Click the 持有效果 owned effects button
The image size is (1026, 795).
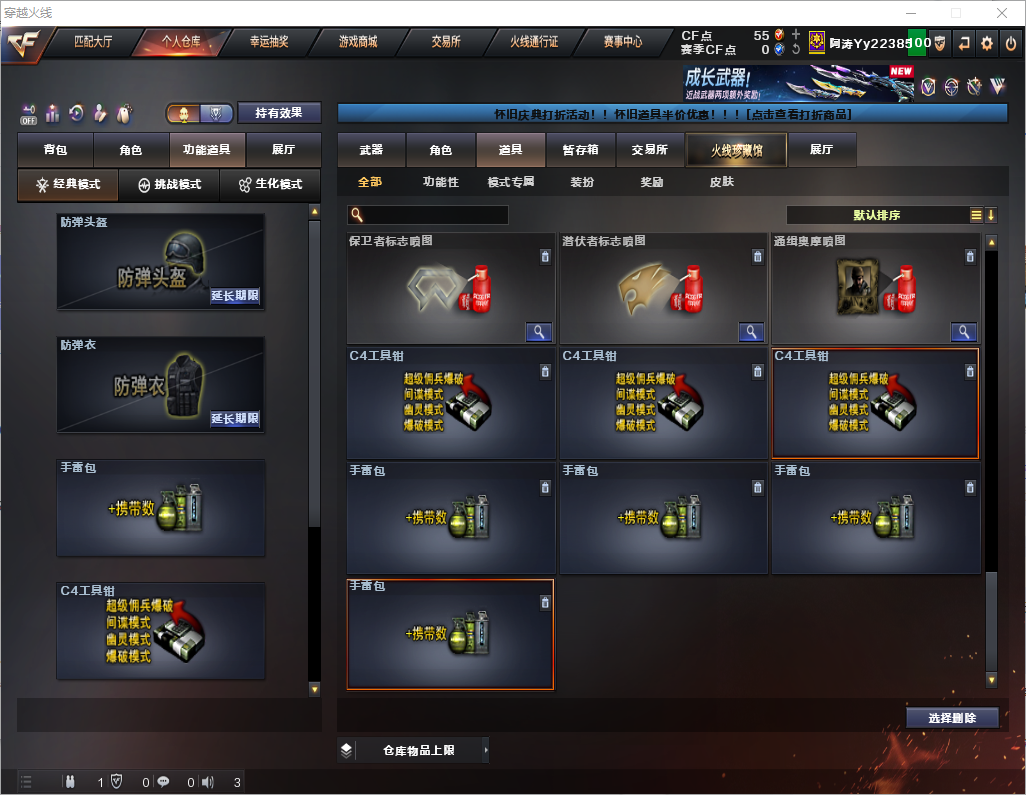point(278,113)
